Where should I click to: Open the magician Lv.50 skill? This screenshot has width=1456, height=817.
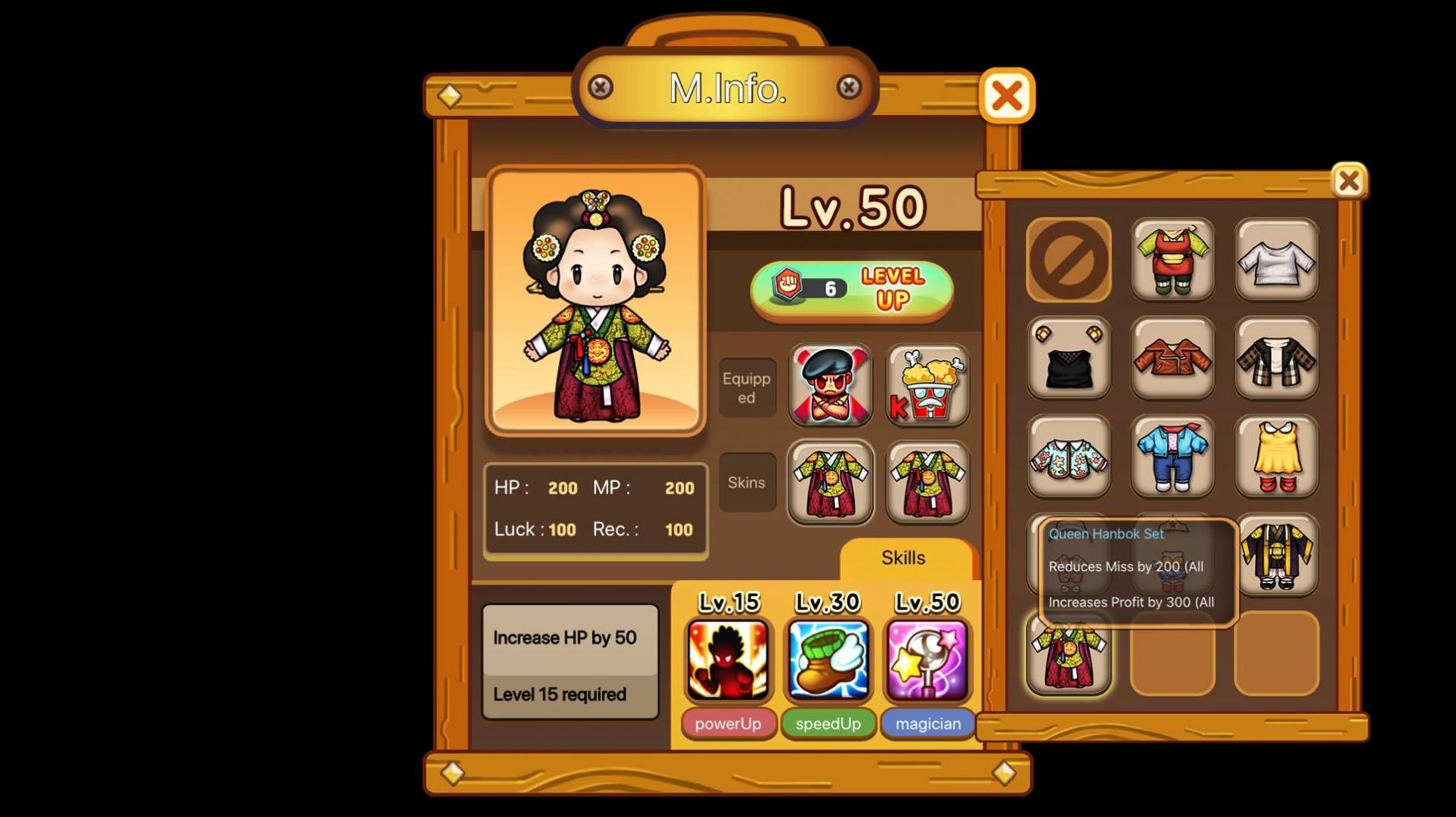(927, 659)
